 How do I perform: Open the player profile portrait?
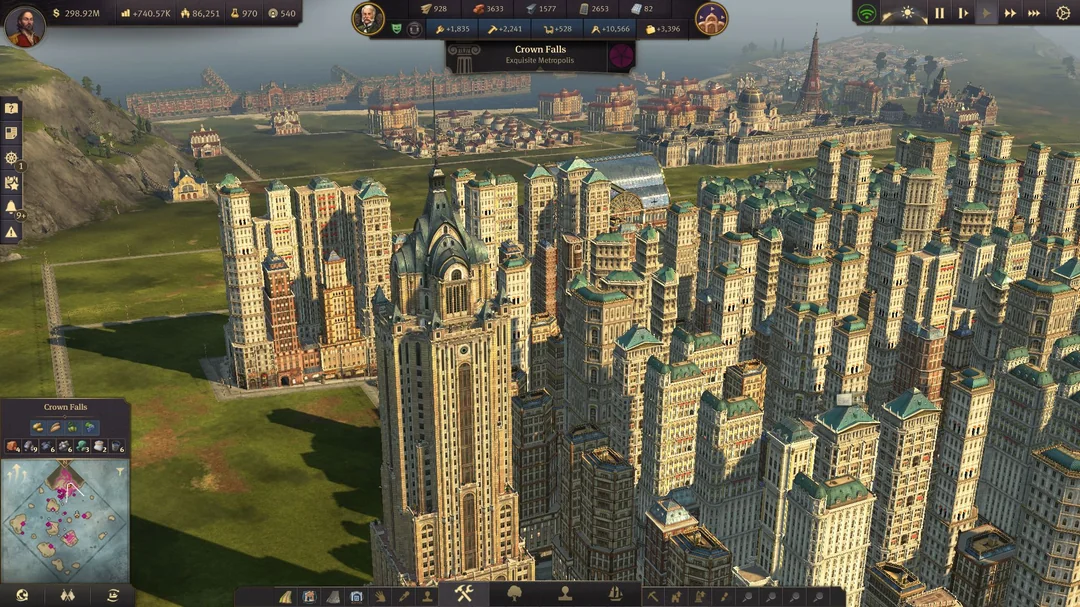24,26
